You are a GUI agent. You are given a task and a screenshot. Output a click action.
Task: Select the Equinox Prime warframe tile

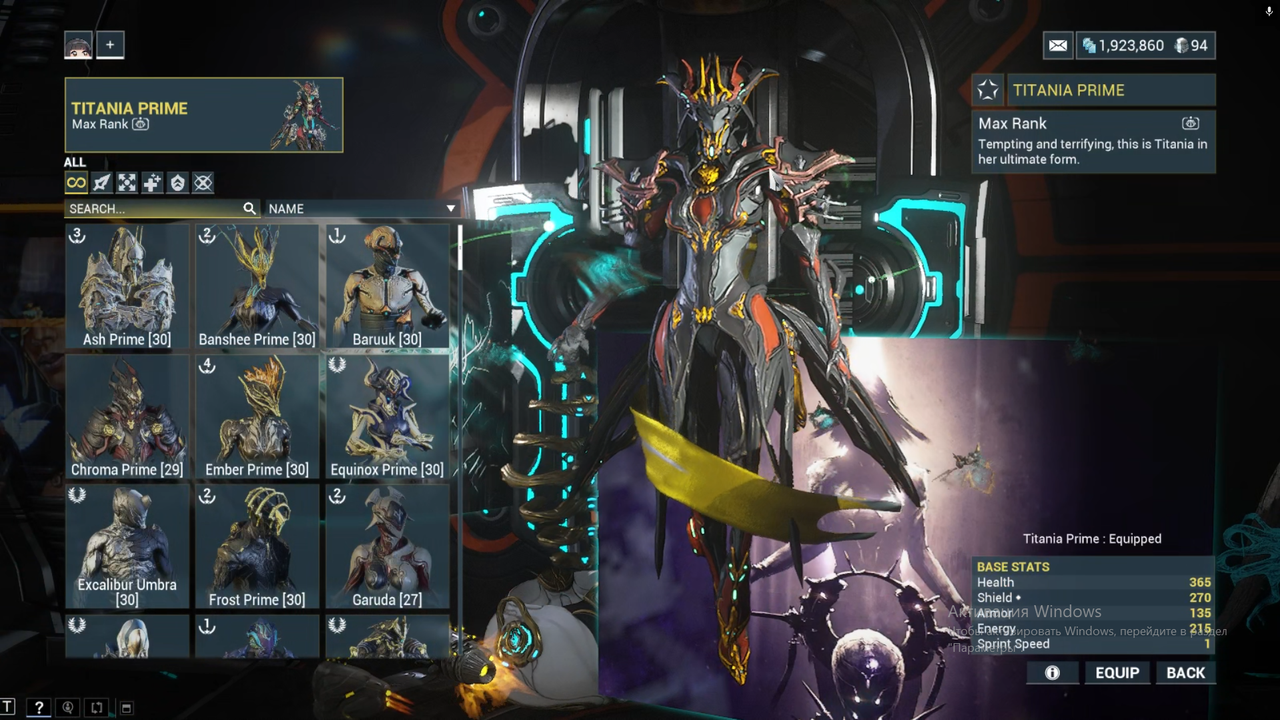click(x=387, y=416)
